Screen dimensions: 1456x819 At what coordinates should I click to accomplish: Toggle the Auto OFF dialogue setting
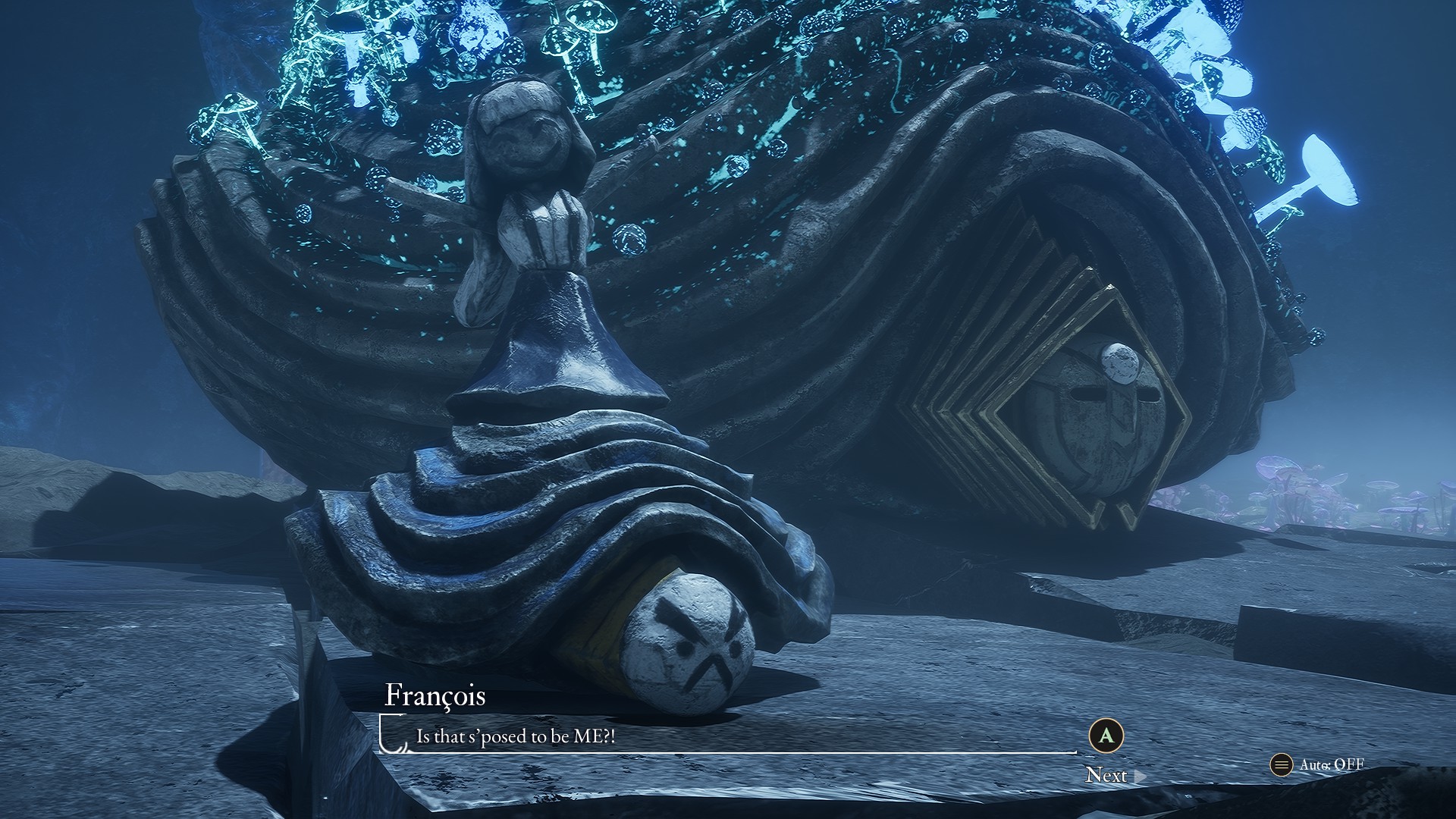1318,764
